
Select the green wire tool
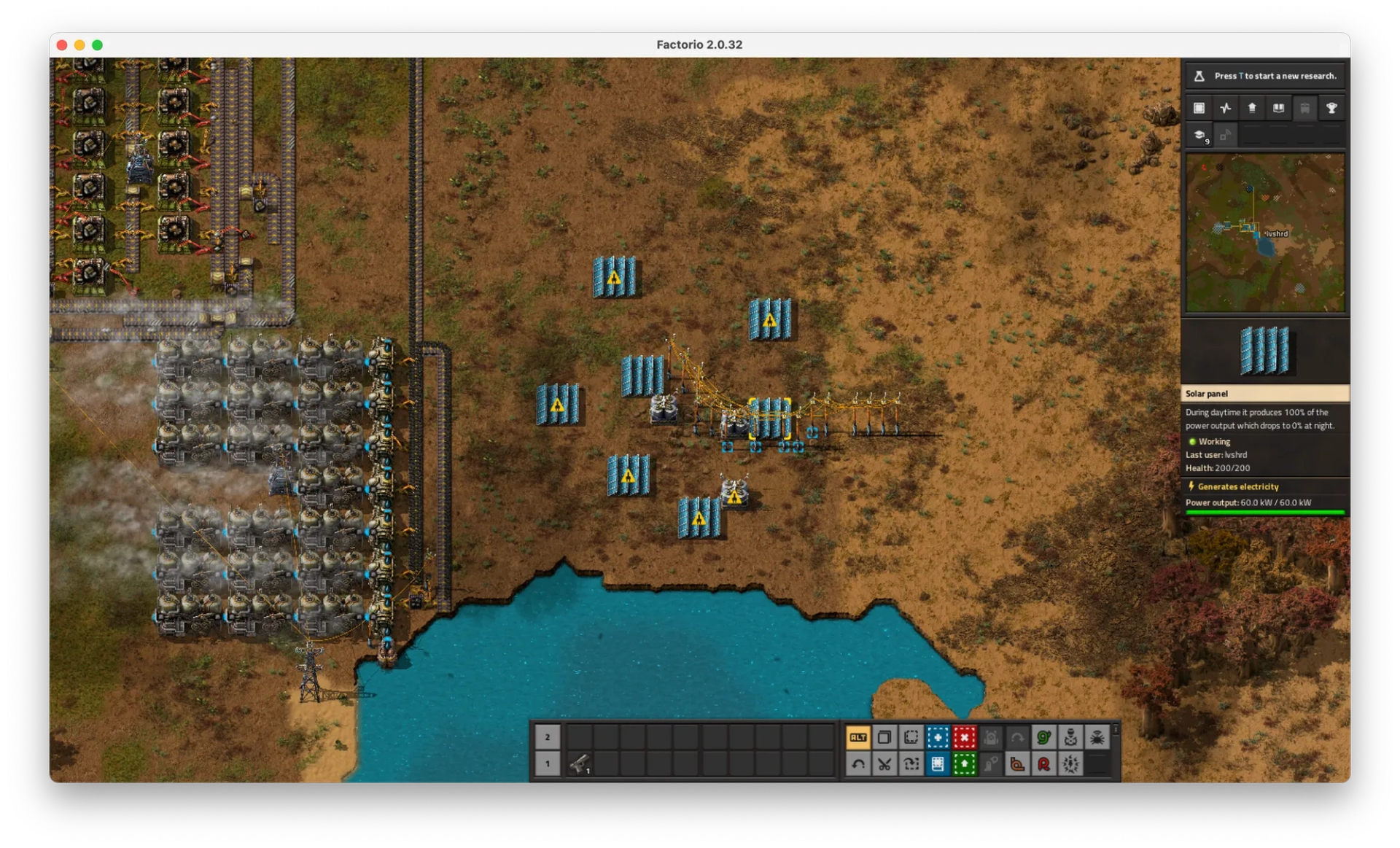click(x=1043, y=737)
